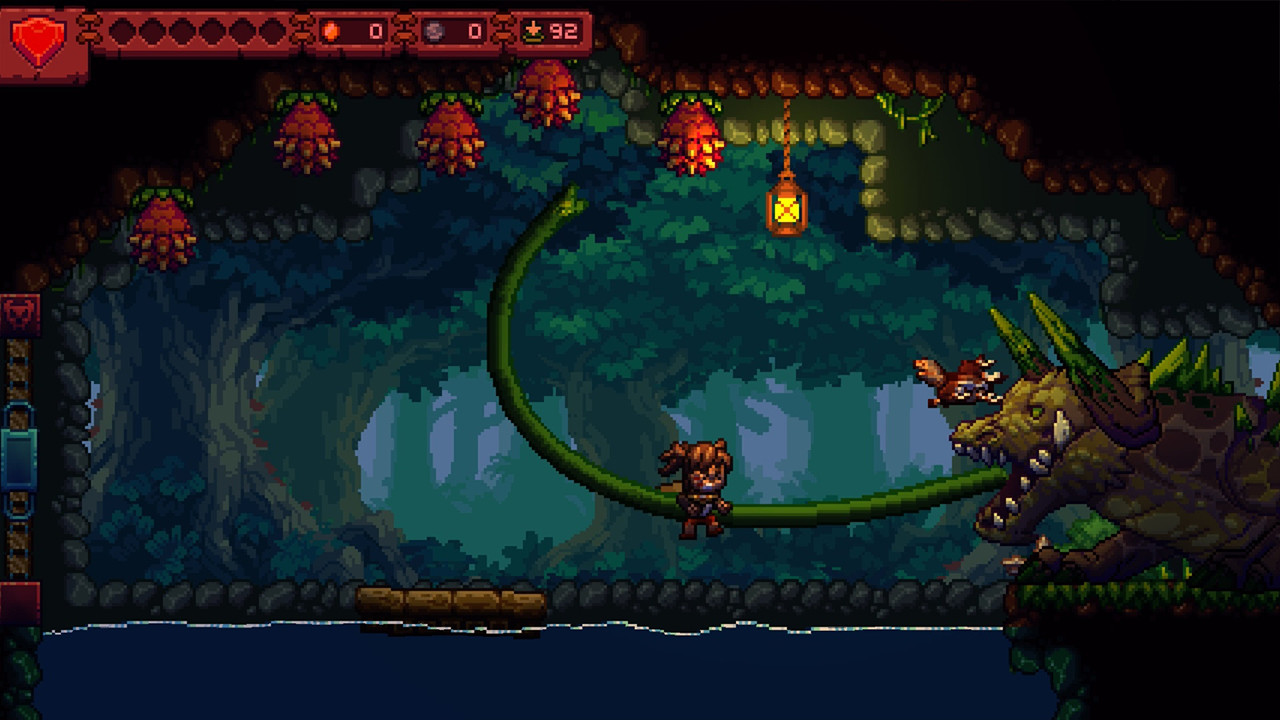This screenshot has height=720, width=1280.
Task: Toggle the last health diamond in the row
Action: click(271, 31)
